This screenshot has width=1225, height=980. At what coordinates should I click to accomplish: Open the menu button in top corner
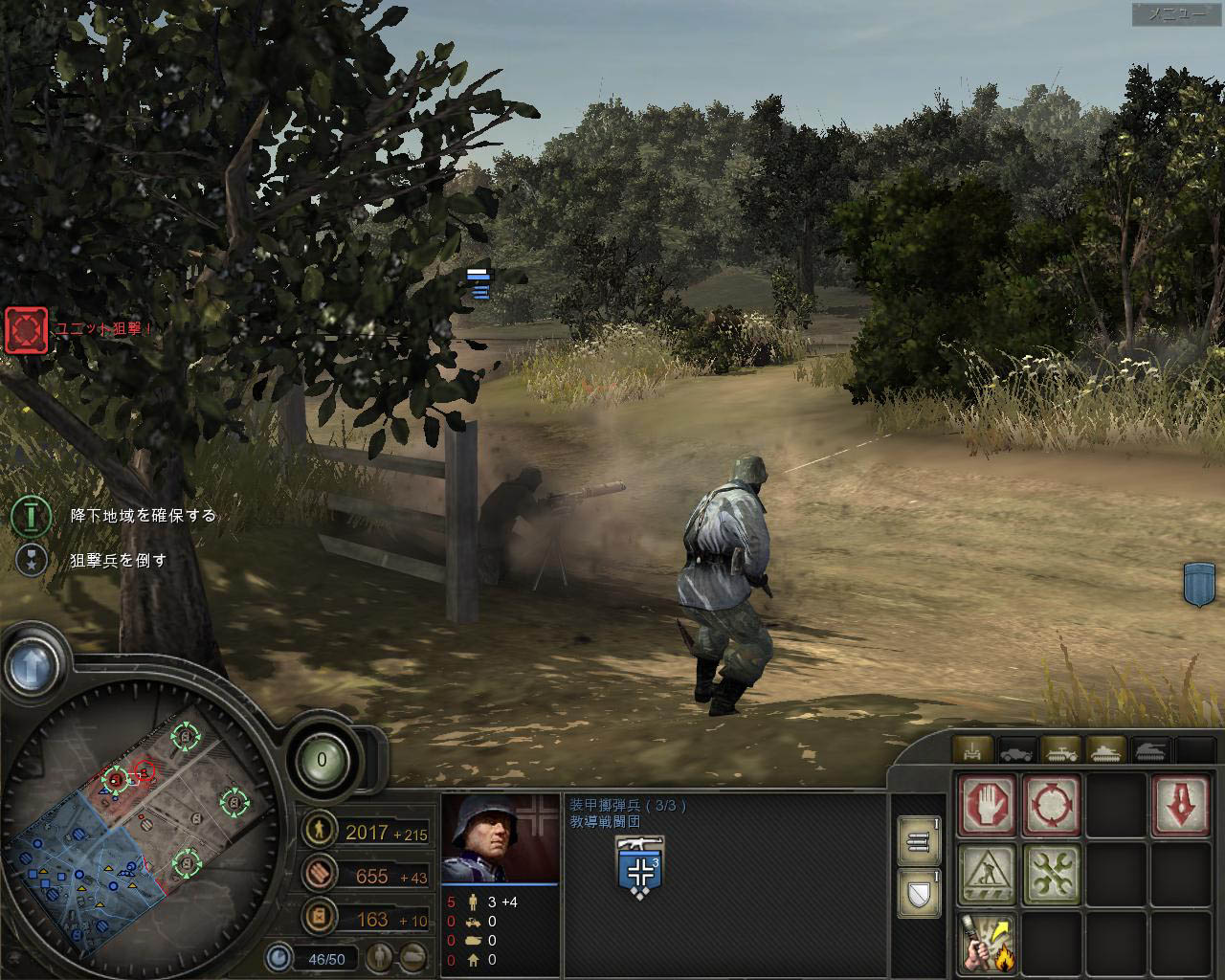(x=1177, y=14)
